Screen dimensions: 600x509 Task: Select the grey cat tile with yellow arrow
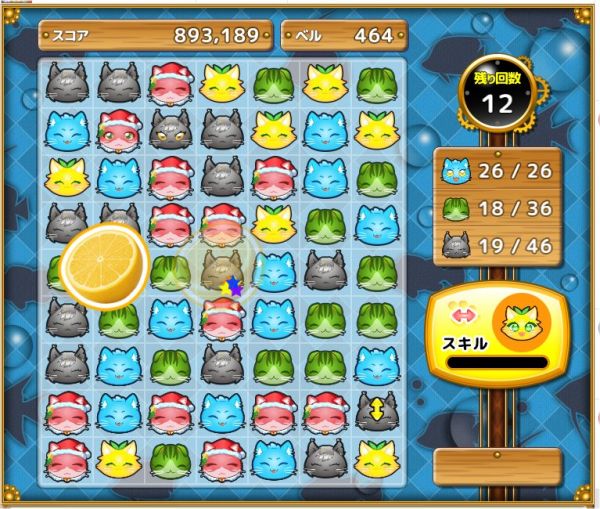tap(377, 410)
